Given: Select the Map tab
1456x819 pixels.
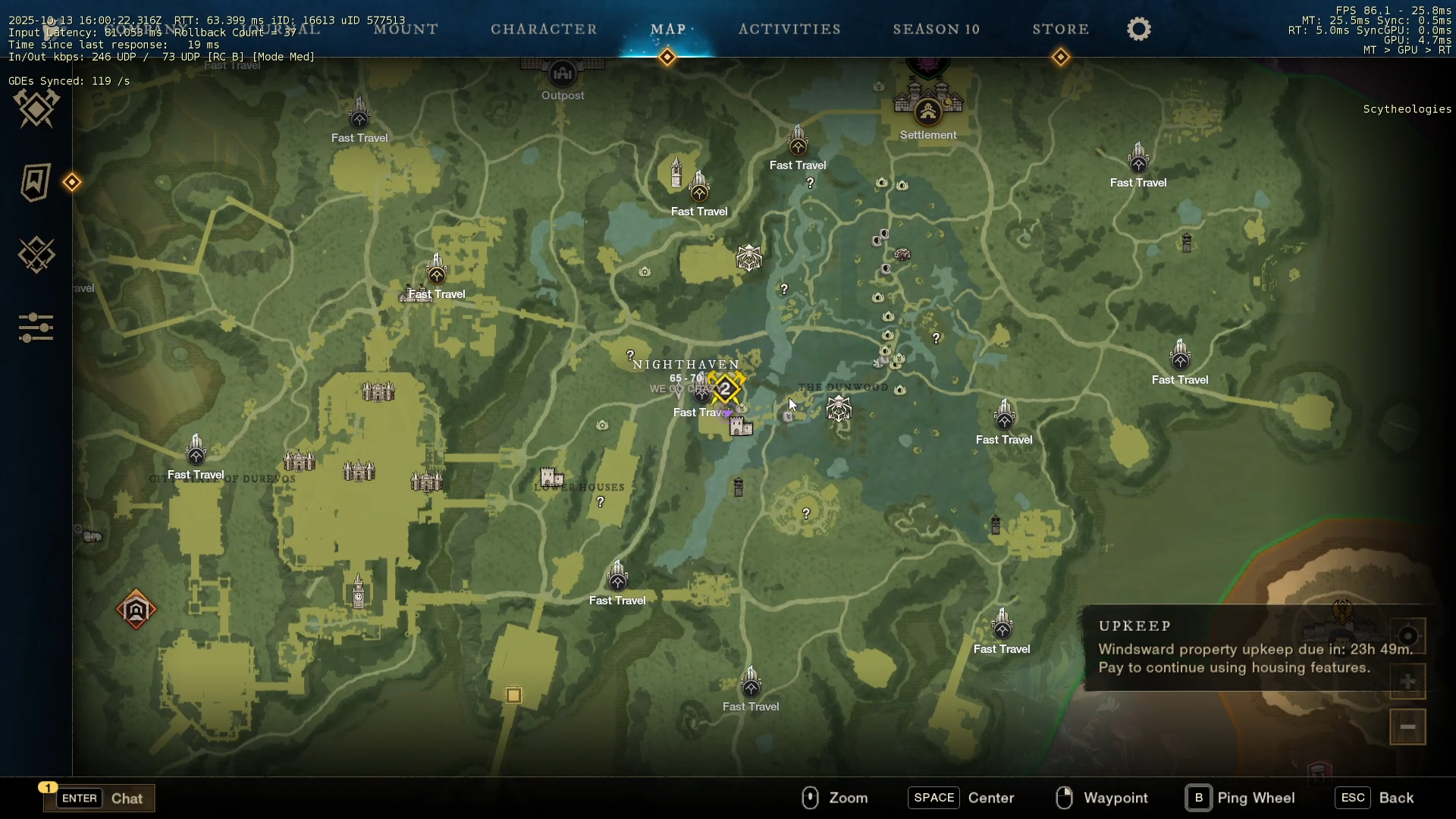Looking at the screenshot, I should (x=668, y=30).
